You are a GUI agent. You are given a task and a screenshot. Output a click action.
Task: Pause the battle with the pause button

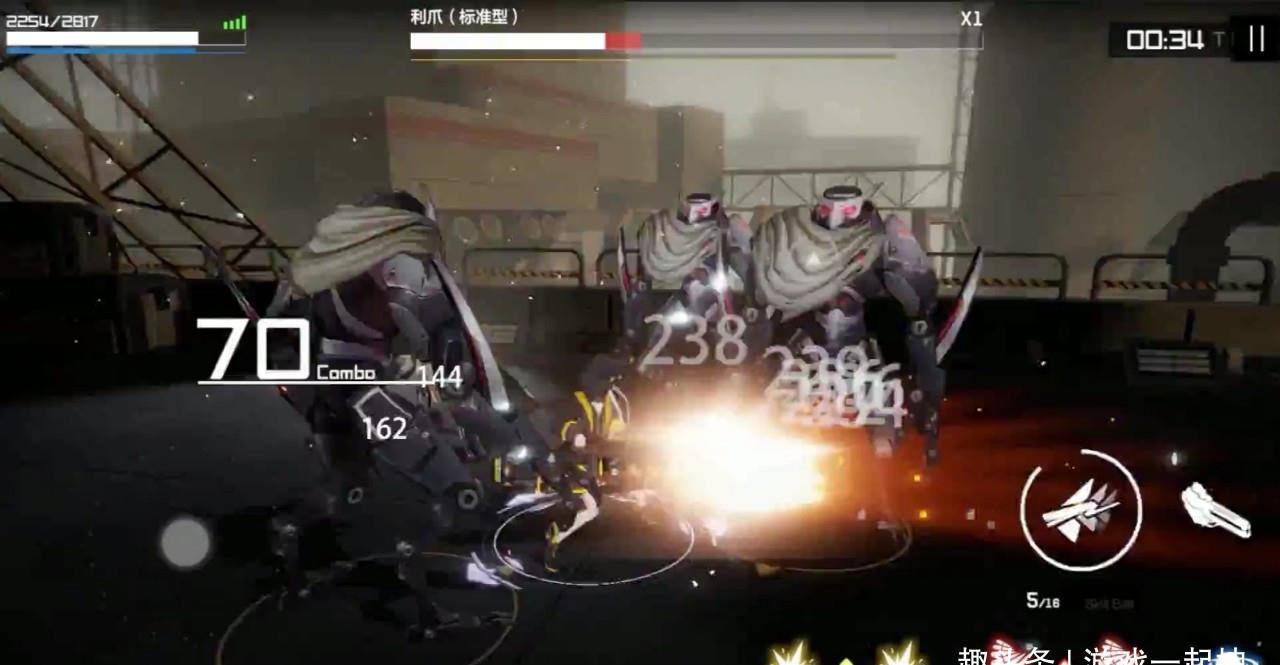[1256, 39]
